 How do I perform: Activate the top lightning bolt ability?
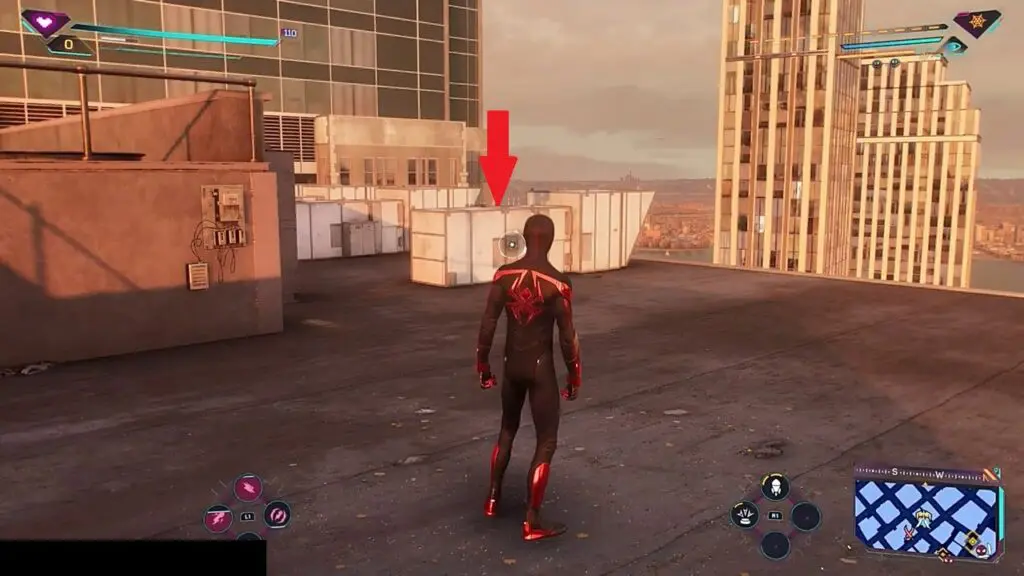tap(248, 488)
